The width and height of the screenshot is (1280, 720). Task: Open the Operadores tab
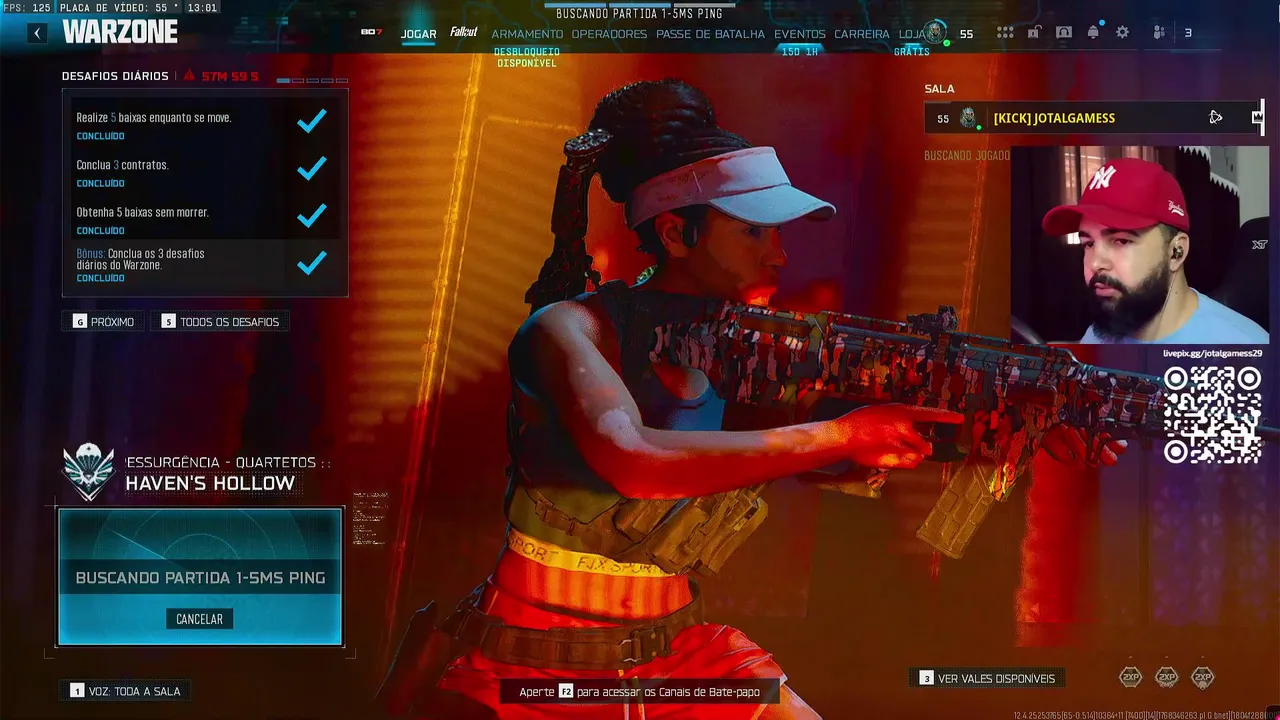tap(609, 34)
